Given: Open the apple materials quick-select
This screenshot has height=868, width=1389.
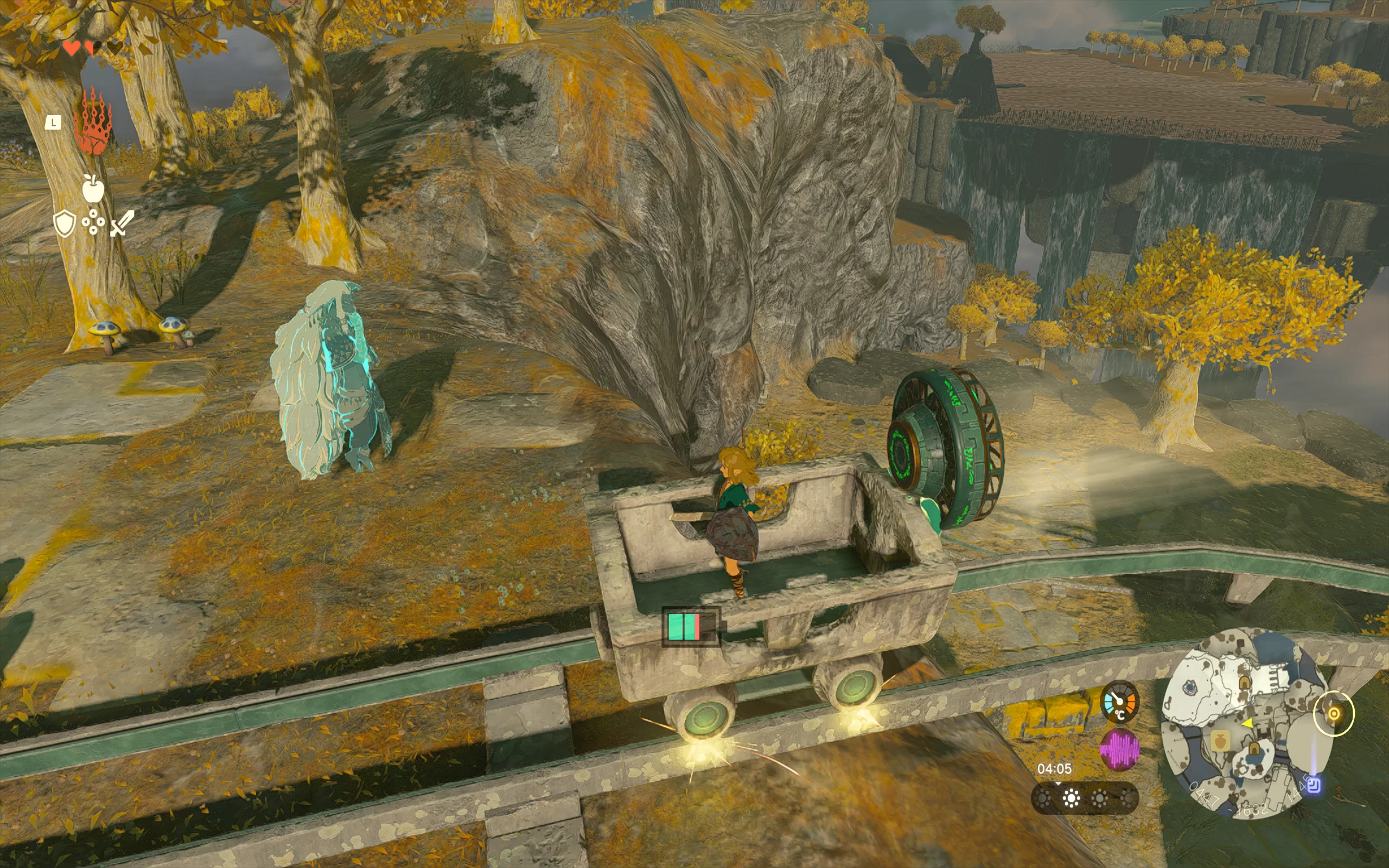Looking at the screenshot, I should pyautogui.click(x=92, y=188).
